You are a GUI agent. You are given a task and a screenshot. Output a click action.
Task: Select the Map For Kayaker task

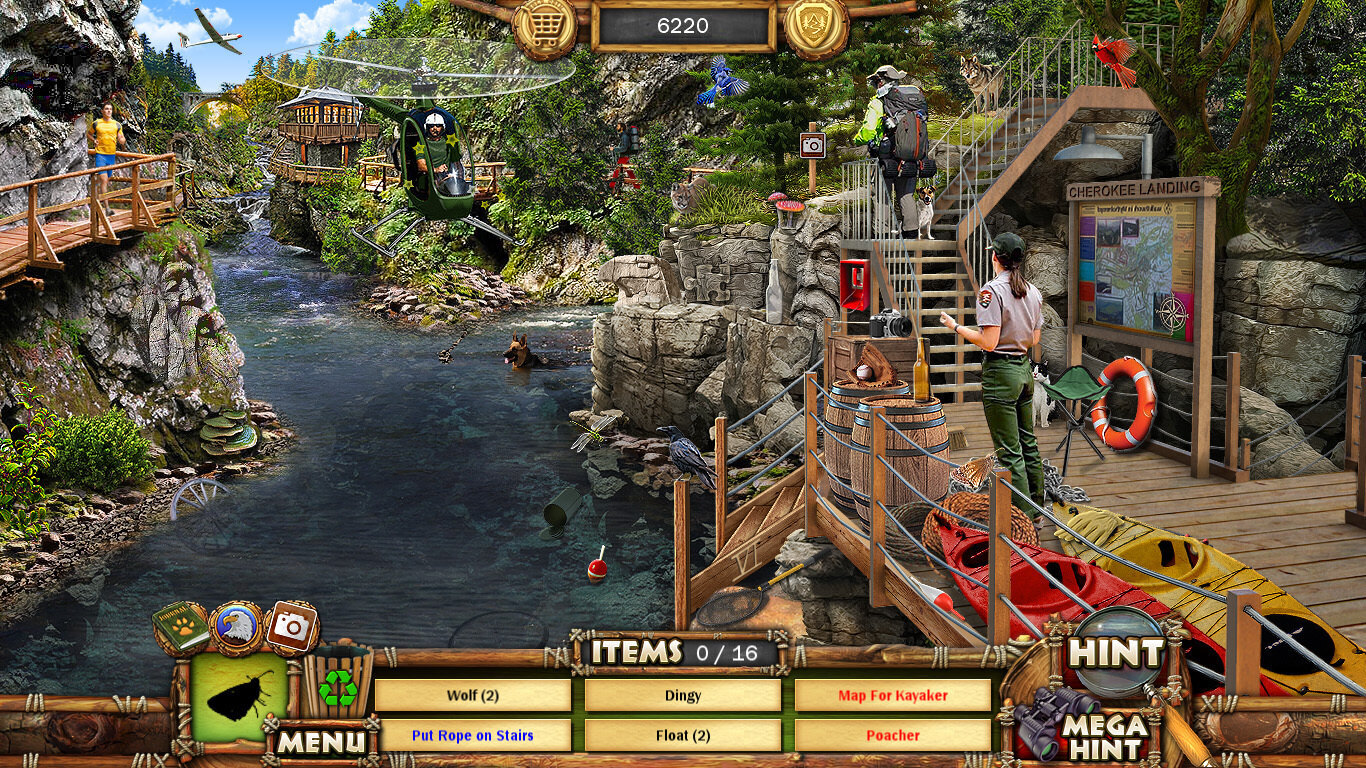coord(893,695)
